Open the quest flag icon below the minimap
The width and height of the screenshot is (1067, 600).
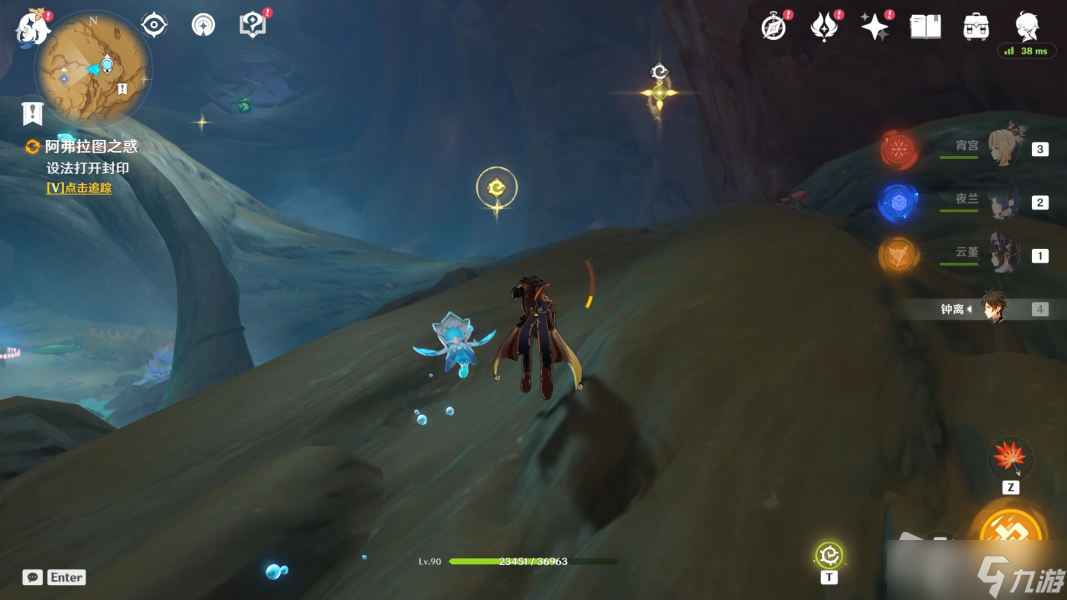[x=32, y=113]
